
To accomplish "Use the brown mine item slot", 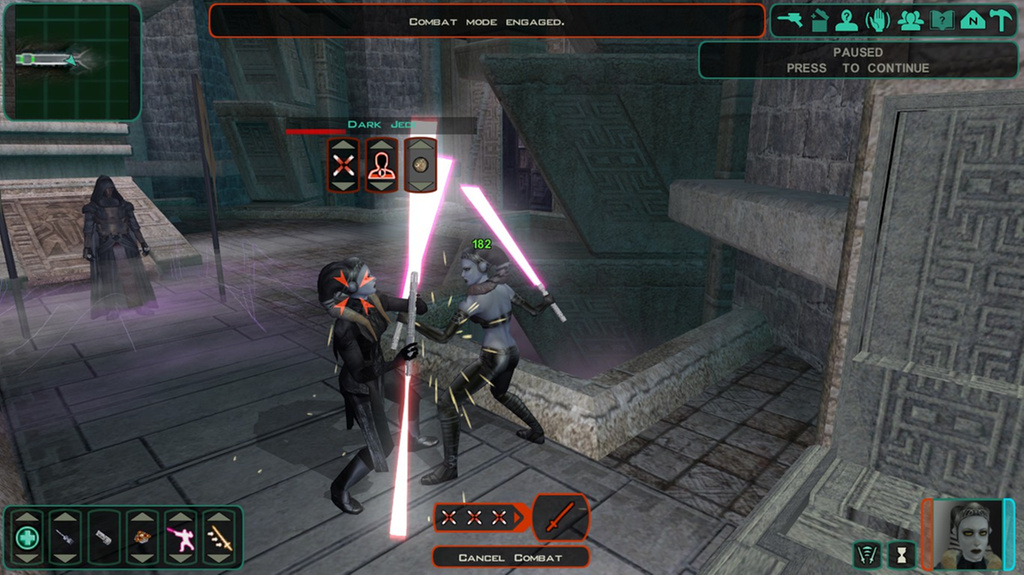I will pyautogui.click(x=143, y=538).
